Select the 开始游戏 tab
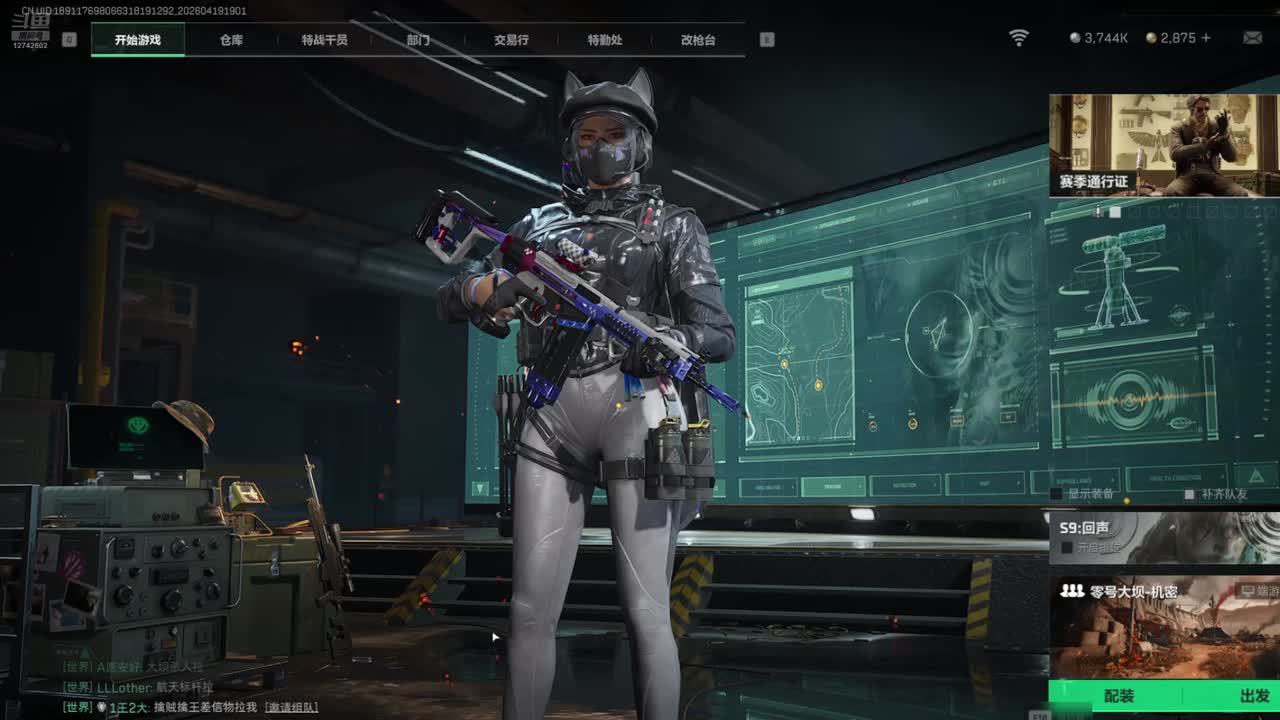The width and height of the screenshot is (1280, 720). (137, 40)
